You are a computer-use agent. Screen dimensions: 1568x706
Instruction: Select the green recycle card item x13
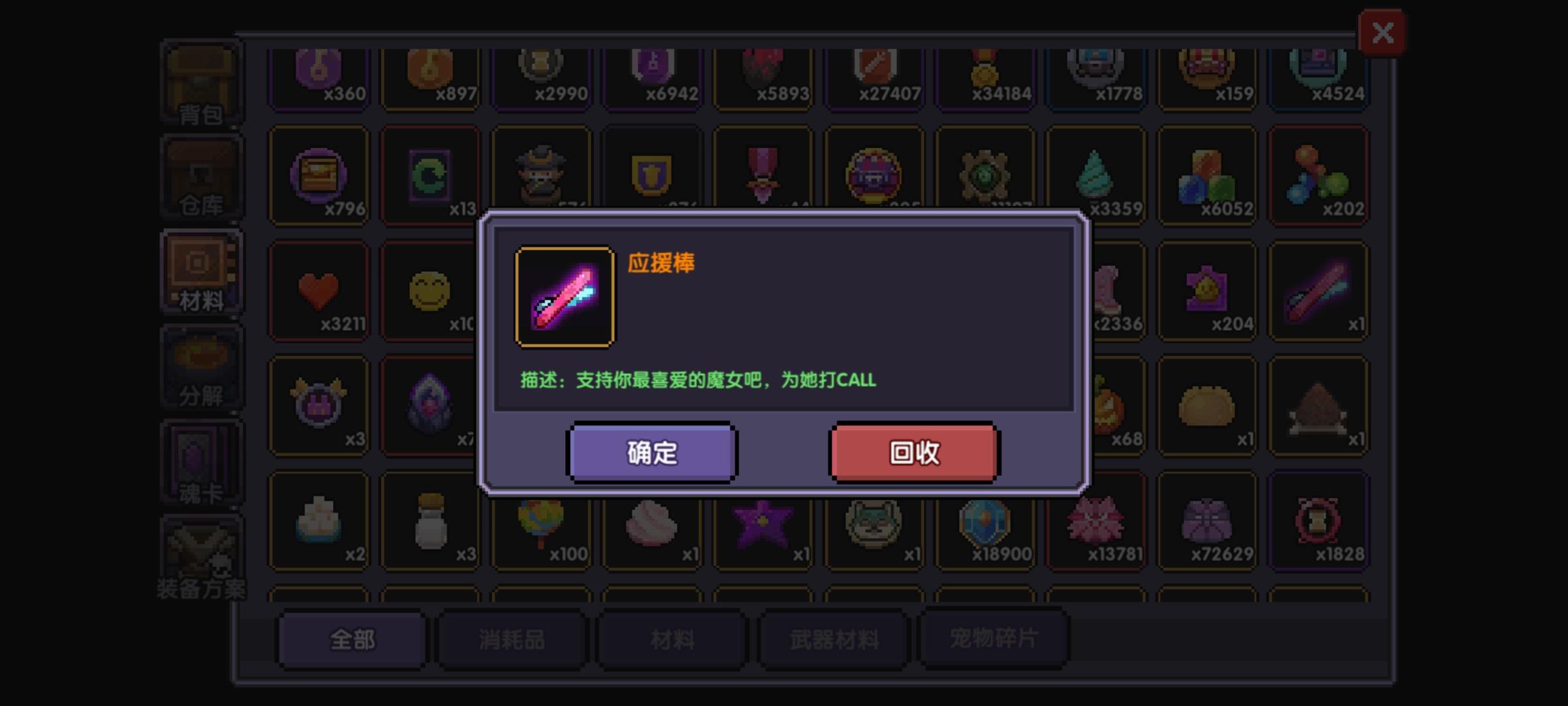point(430,176)
